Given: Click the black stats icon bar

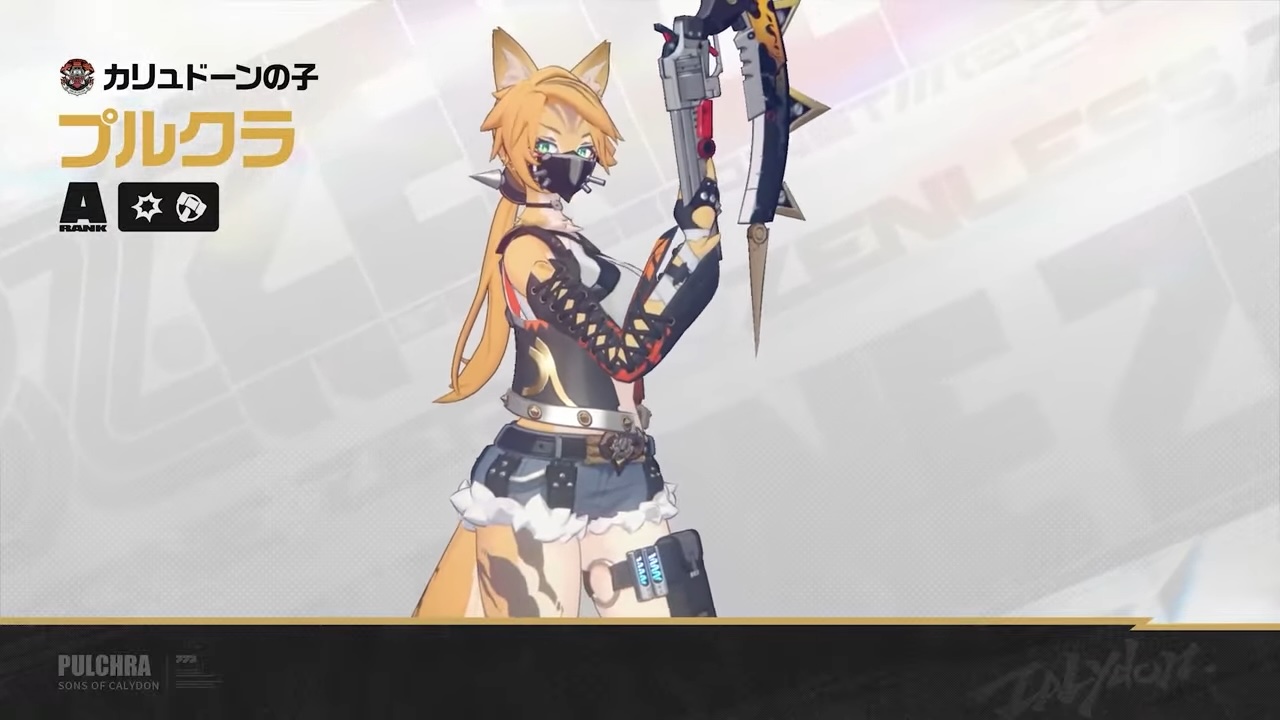Looking at the screenshot, I should point(168,207).
